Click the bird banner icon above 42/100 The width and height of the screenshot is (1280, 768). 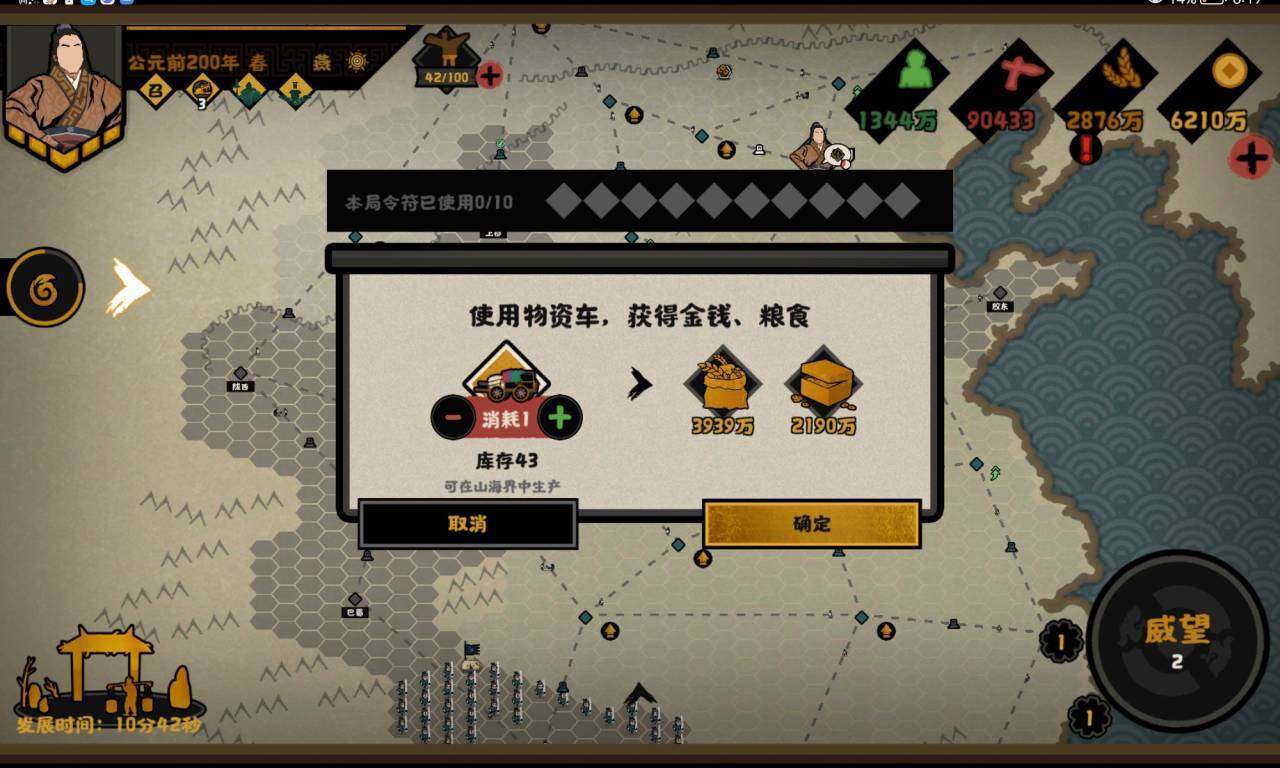(x=445, y=55)
